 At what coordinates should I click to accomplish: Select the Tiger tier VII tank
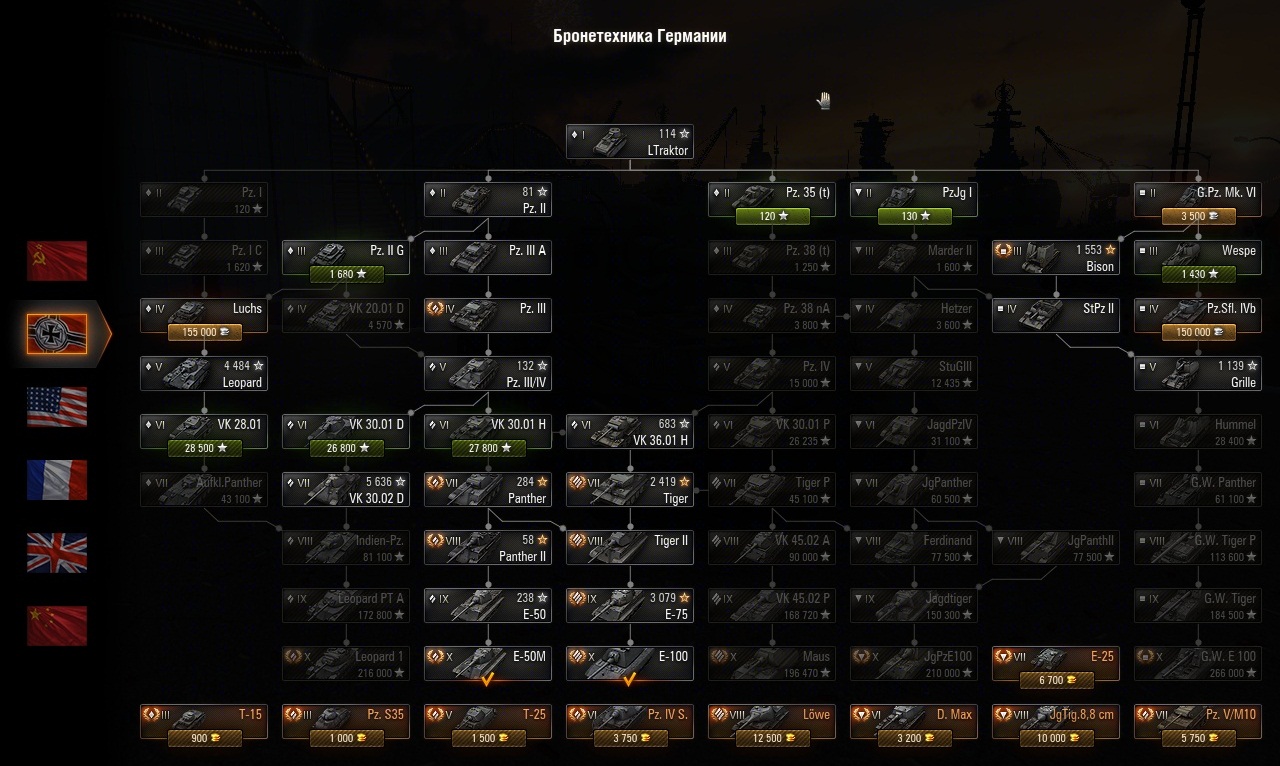tap(629, 490)
